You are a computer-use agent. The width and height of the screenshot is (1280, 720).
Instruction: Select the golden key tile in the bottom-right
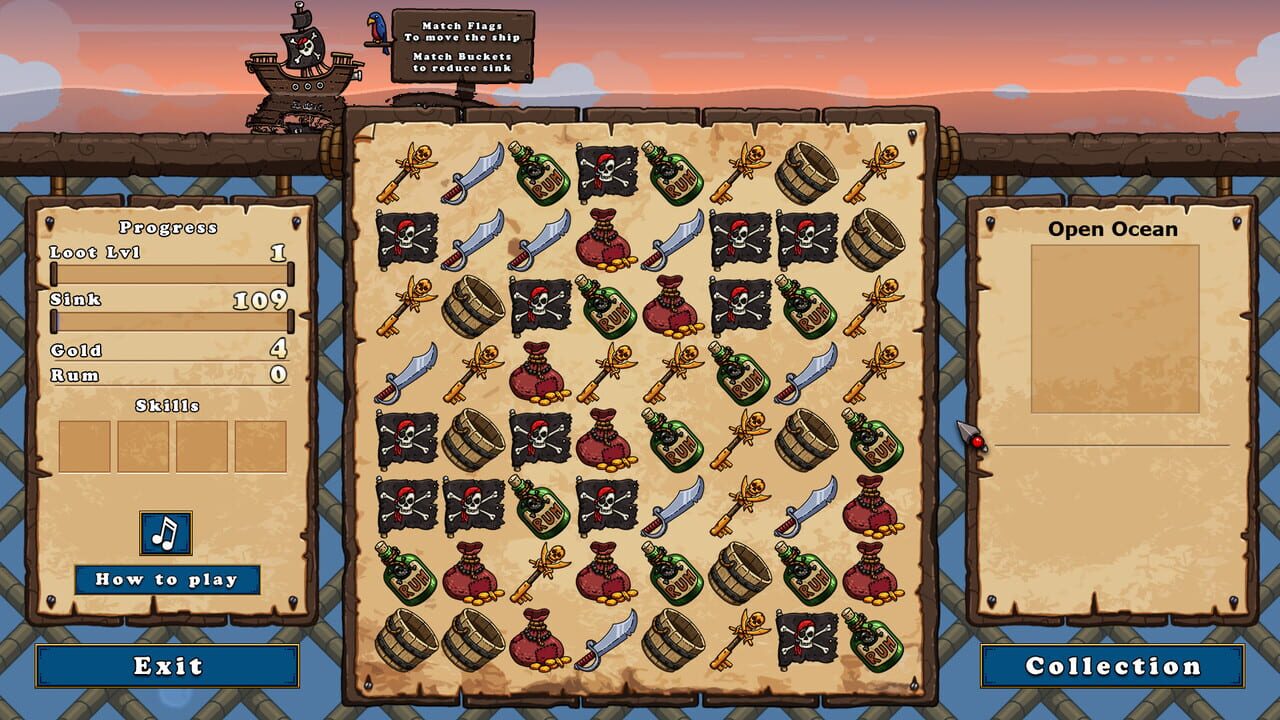(739, 637)
